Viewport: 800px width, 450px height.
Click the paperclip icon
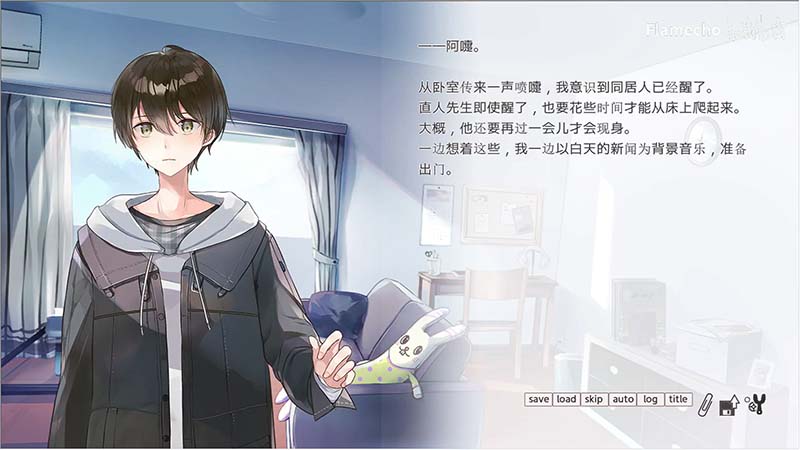click(705, 403)
